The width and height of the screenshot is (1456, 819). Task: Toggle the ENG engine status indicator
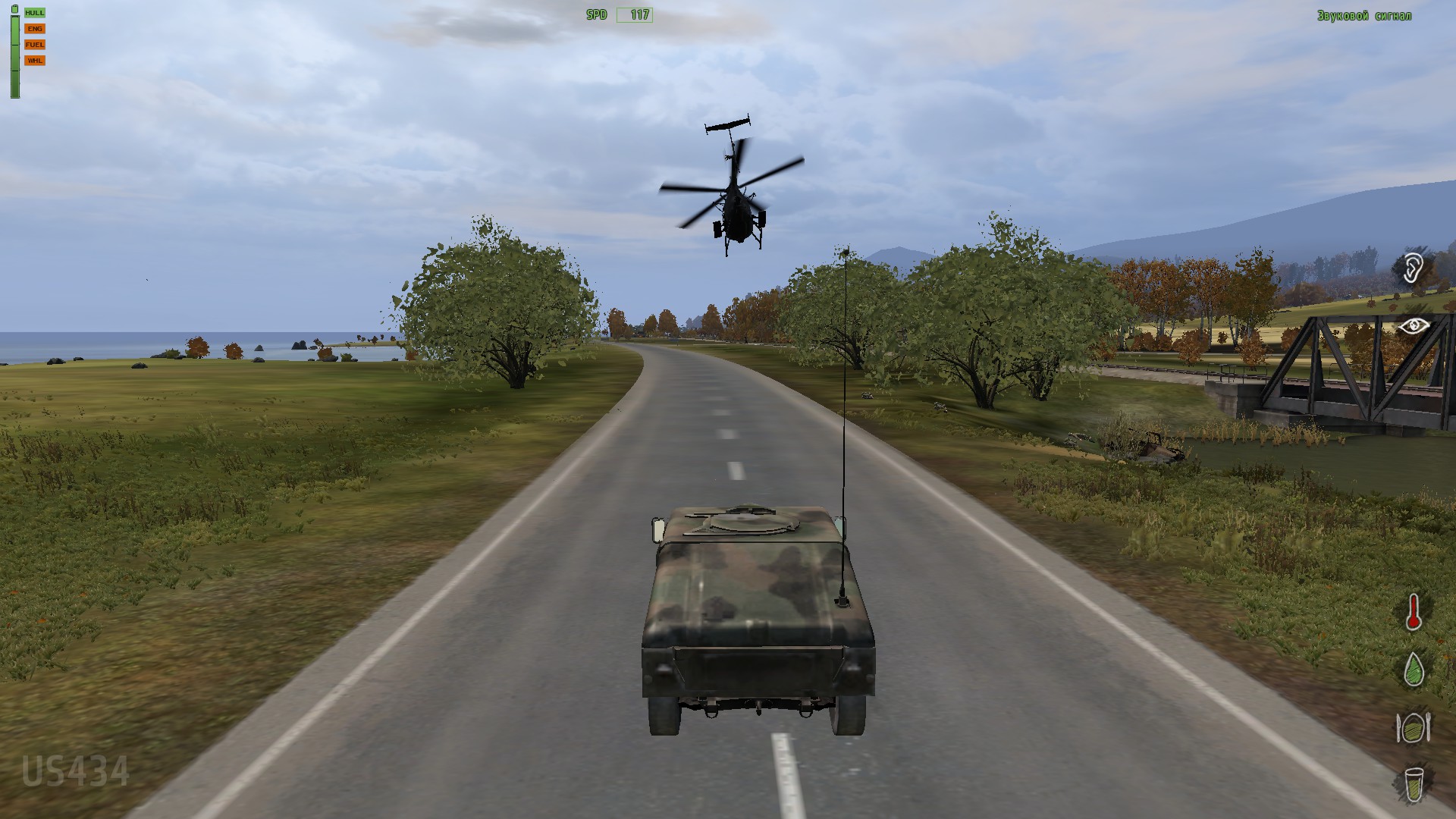tap(33, 28)
